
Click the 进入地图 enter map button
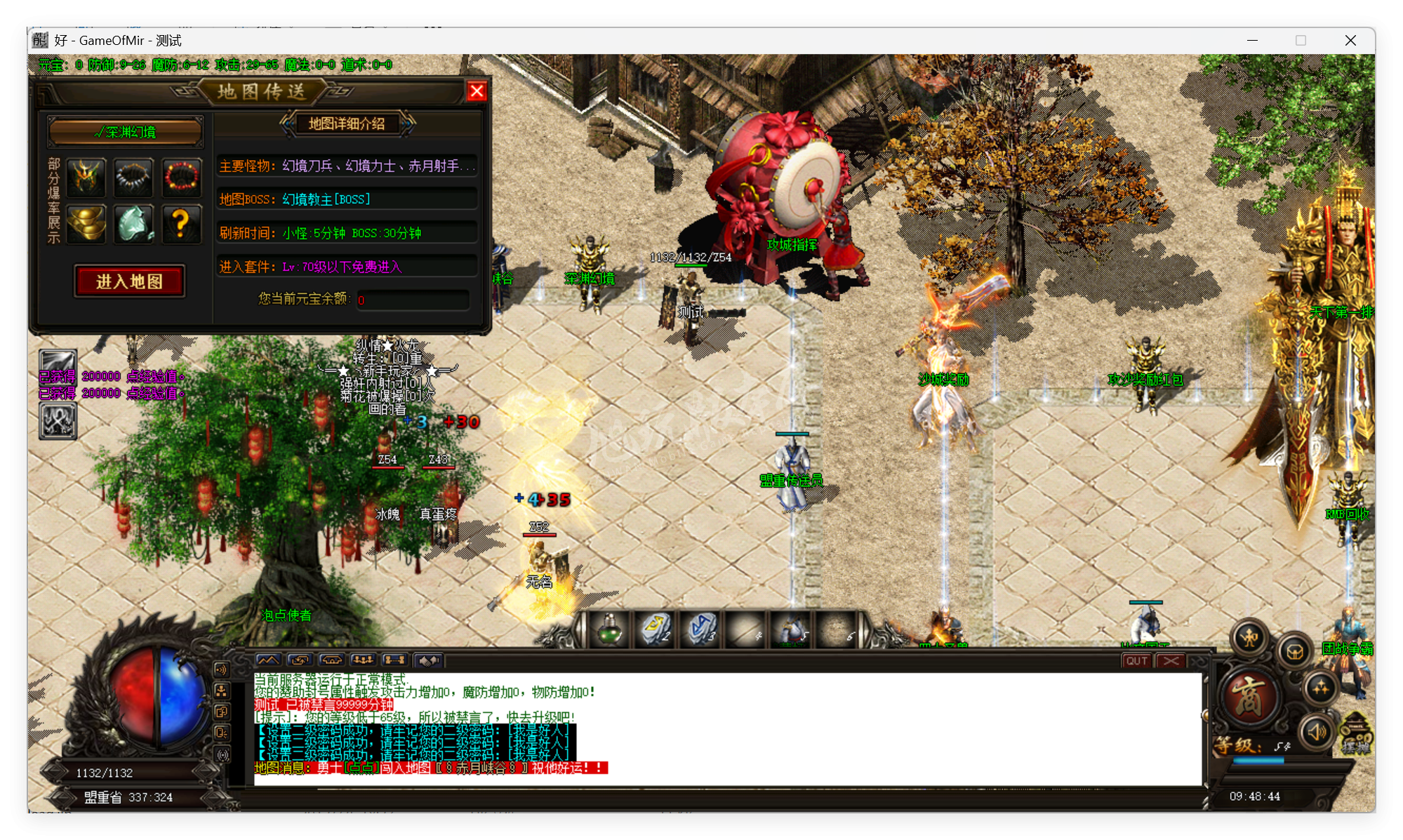tap(130, 281)
